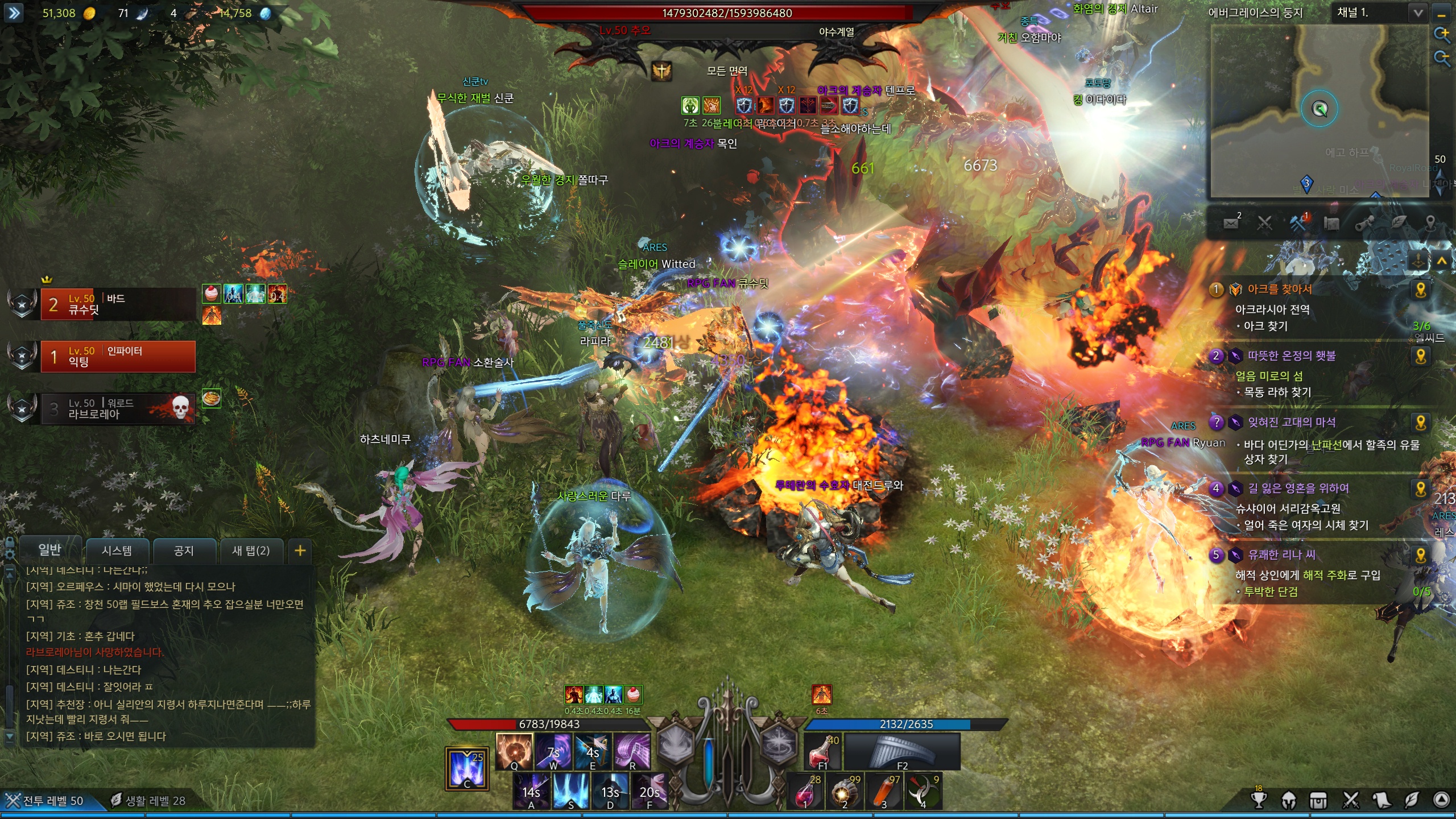This screenshot has height=819, width=1456.
Task: Select party member 큐수딧 the Bard
Action: coord(118,304)
